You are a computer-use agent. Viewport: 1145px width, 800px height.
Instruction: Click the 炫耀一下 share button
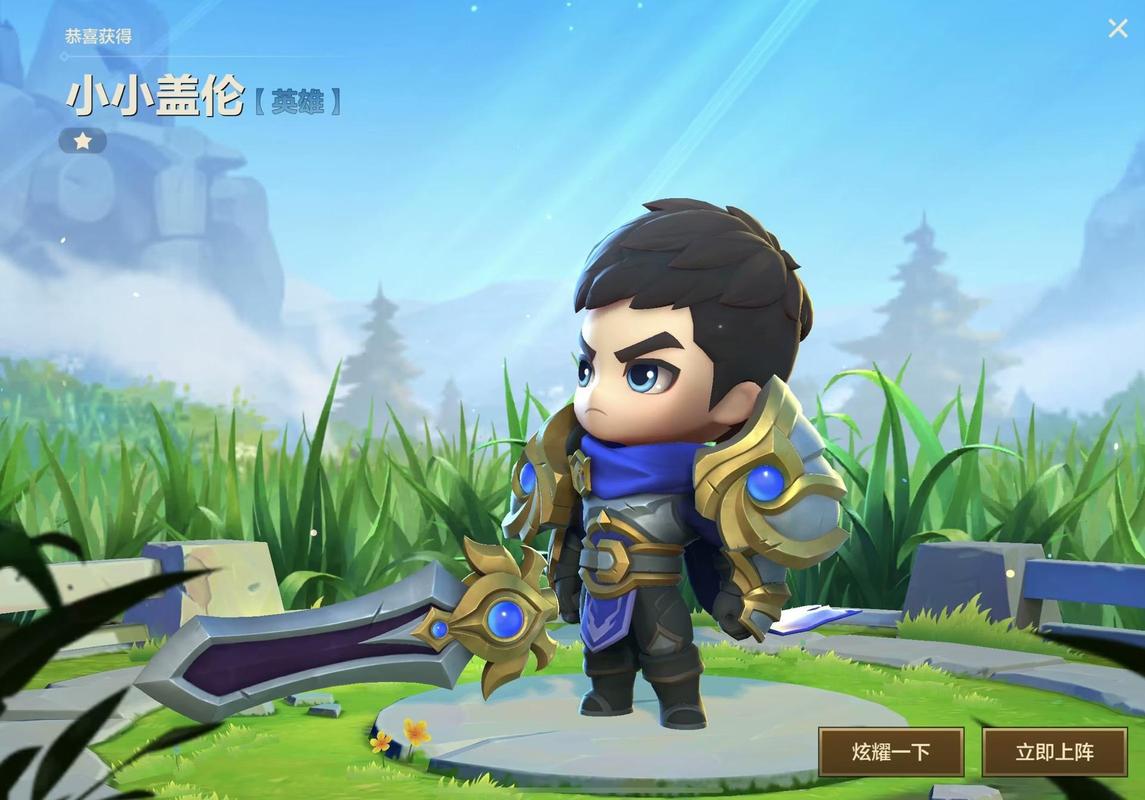click(x=891, y=752)
